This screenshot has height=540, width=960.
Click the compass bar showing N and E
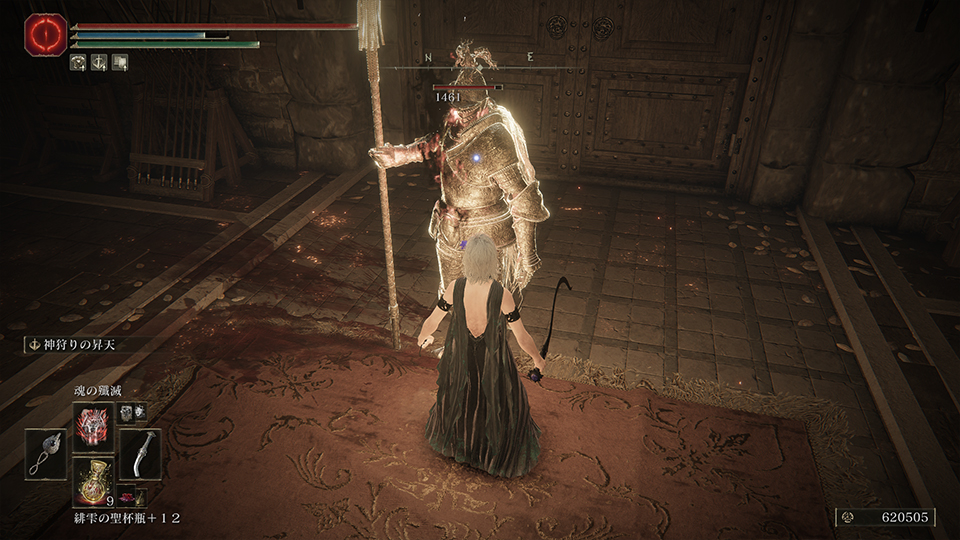[480, 60]
